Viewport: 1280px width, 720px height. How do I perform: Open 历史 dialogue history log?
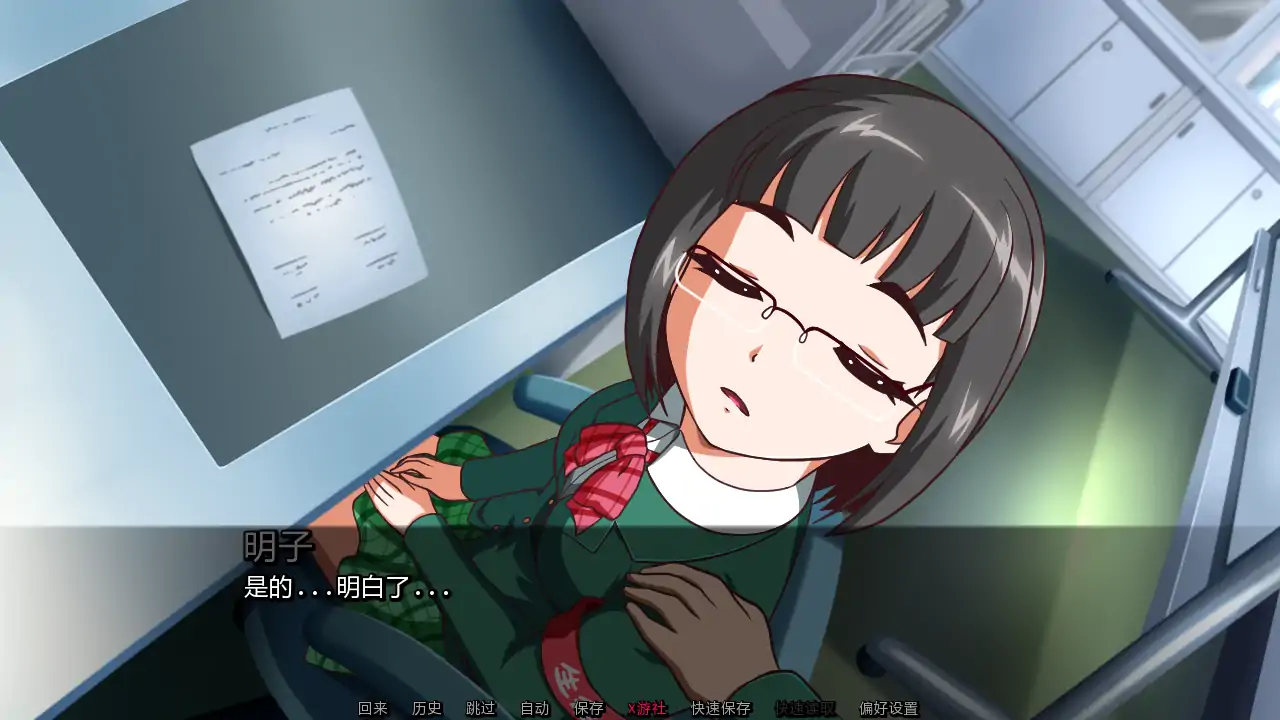click(x=427, y=707)
